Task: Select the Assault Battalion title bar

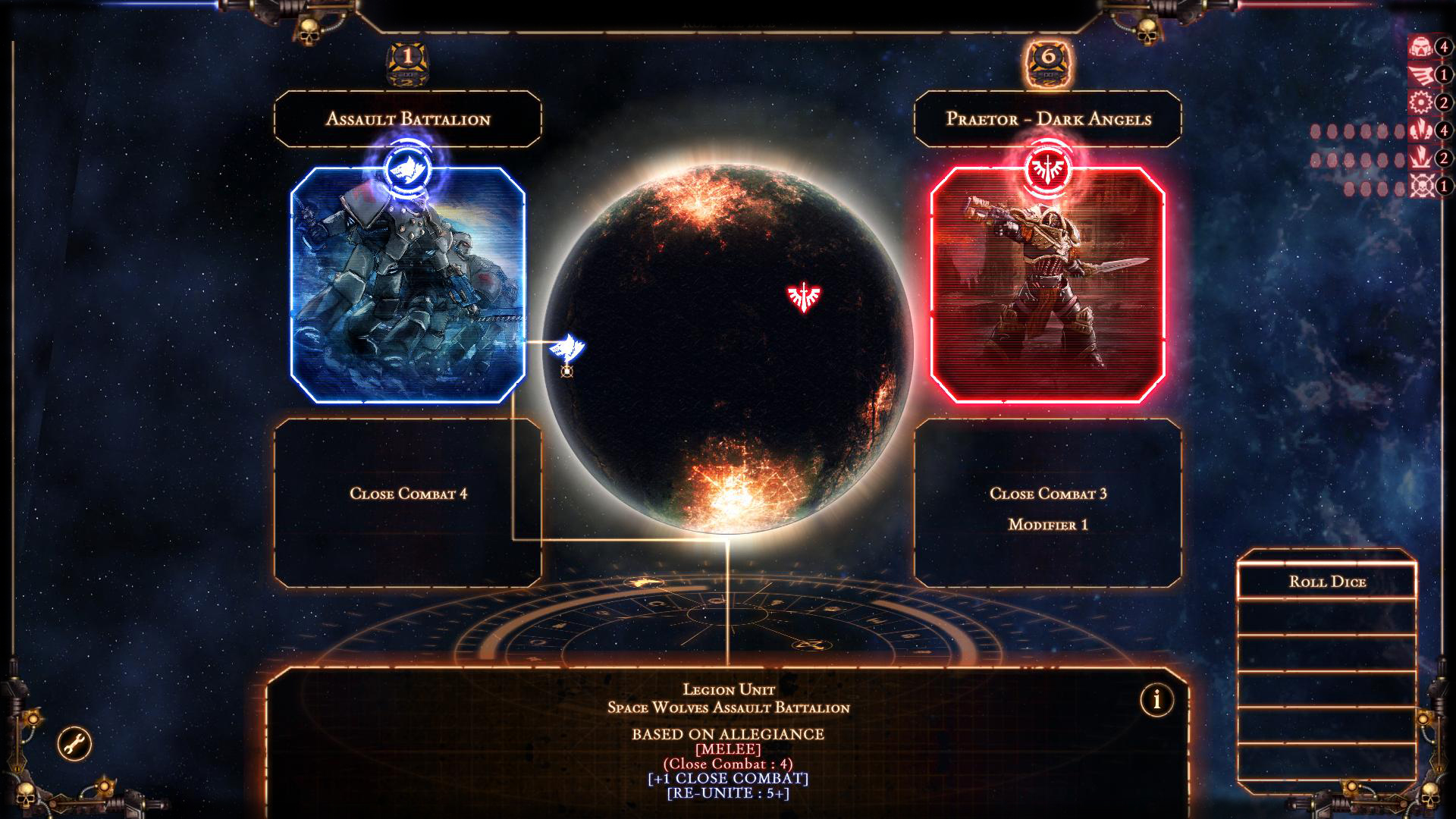Action: tap(407, 118)
